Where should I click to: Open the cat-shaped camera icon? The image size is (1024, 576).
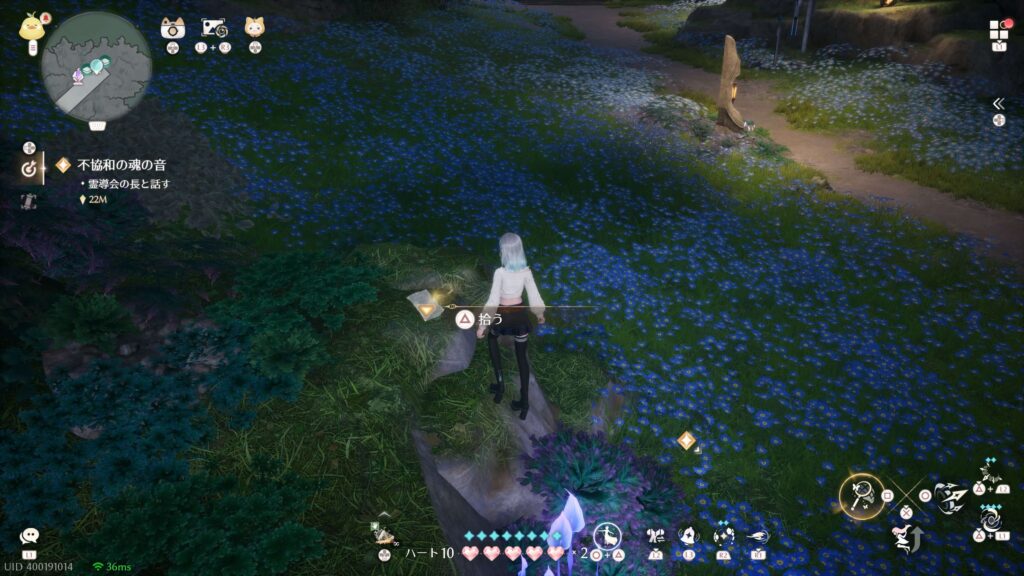(x=172, y=27)
